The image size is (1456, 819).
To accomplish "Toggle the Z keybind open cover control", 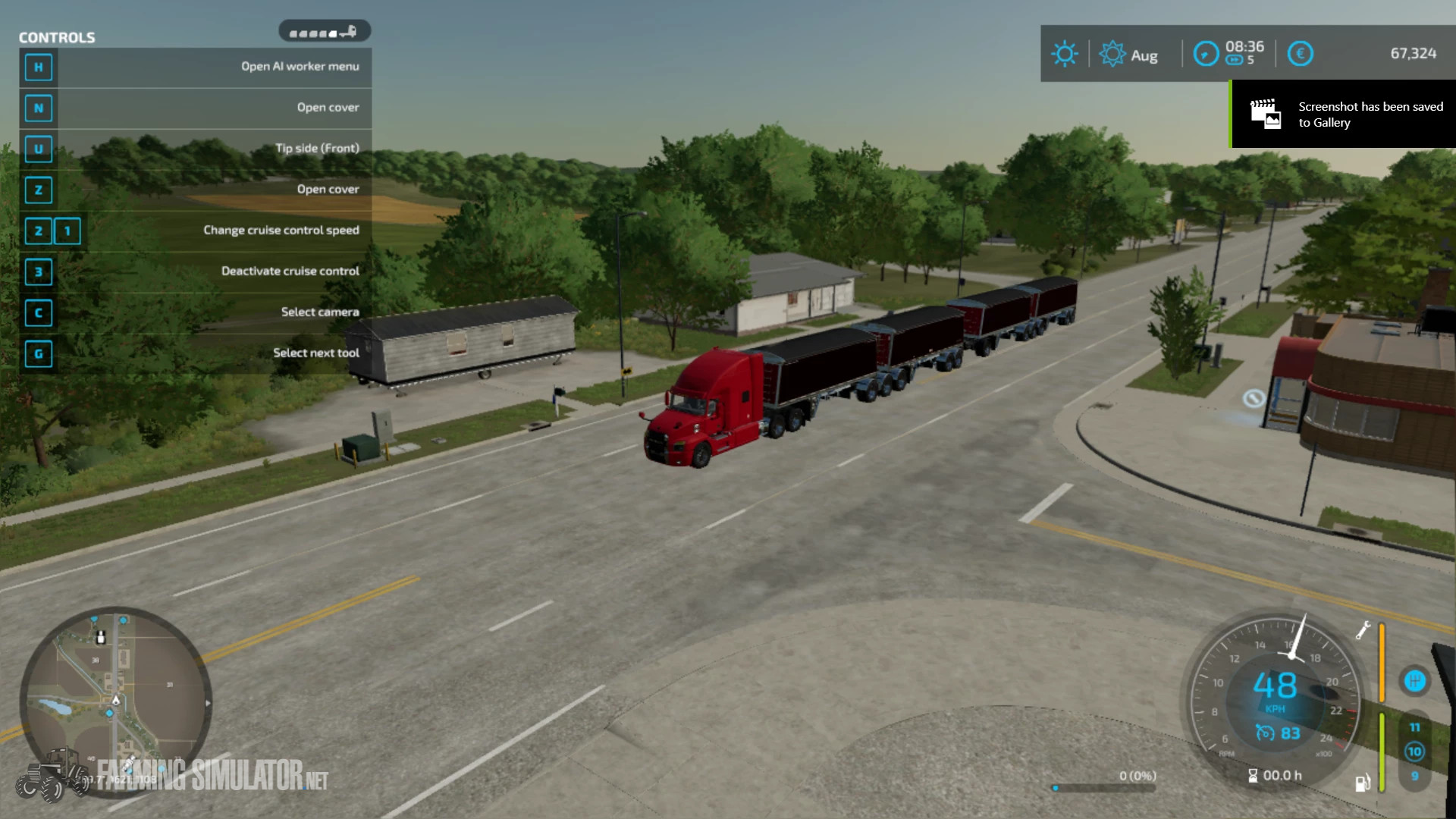I will click(x=39, y=190).
